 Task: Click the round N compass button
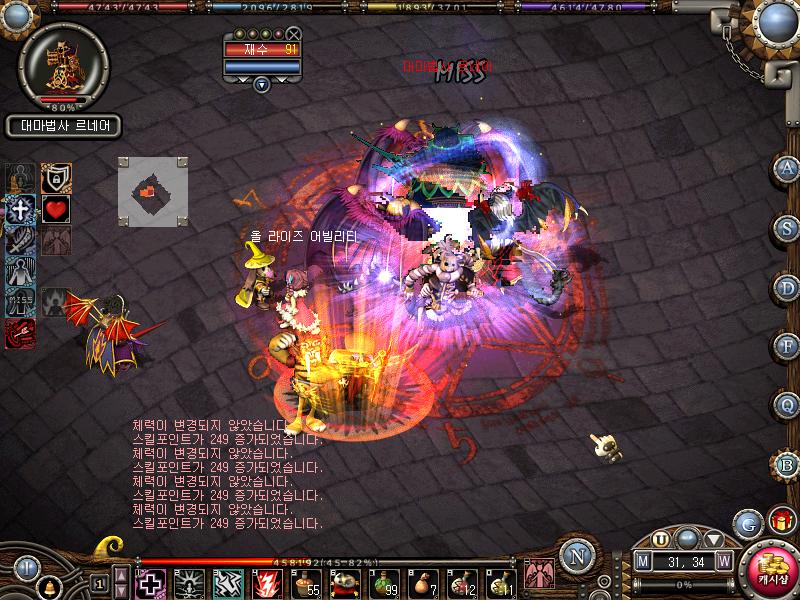(x=574, y=556)
